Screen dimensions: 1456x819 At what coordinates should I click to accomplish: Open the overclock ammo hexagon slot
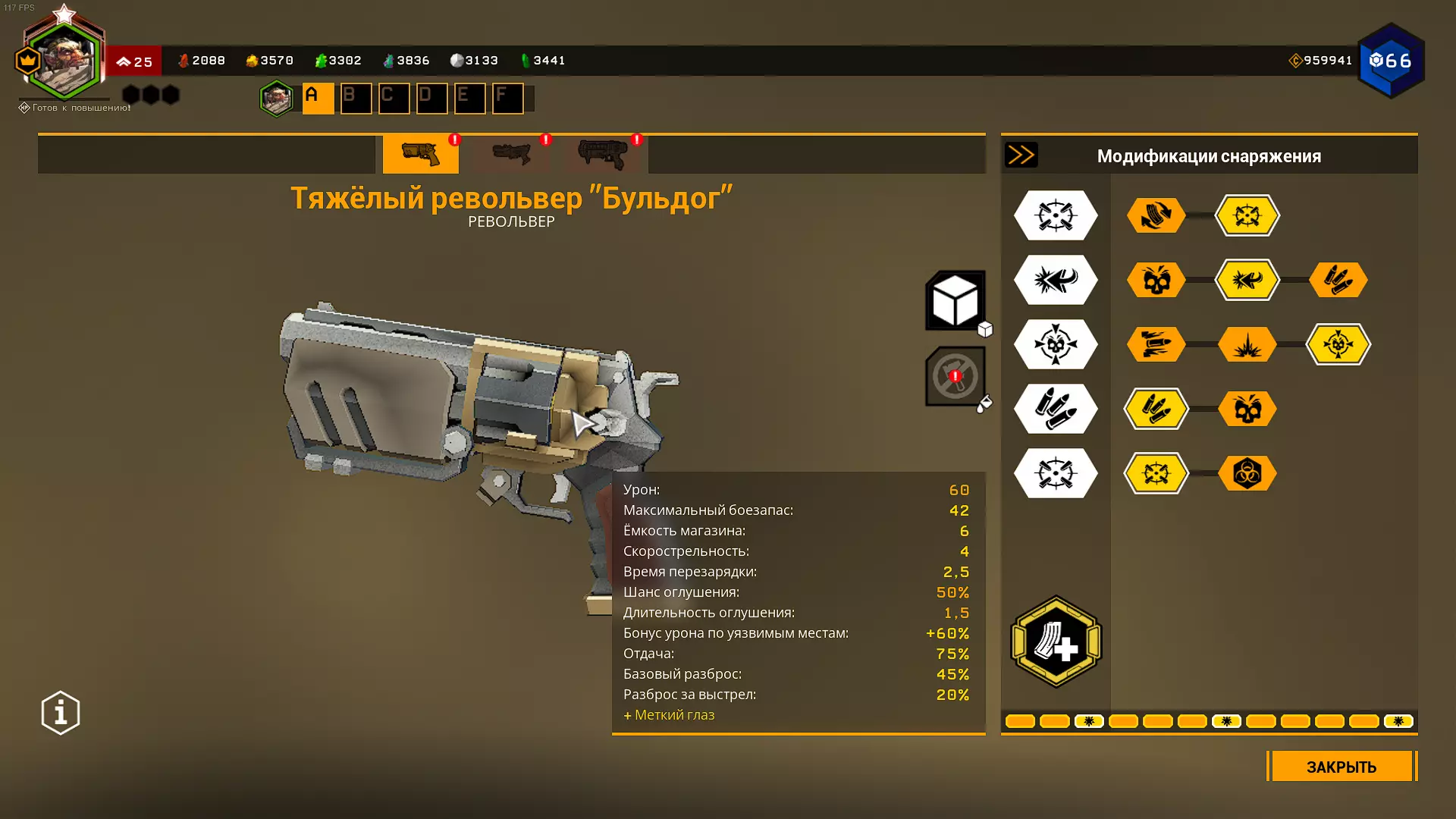click(1056, 642)
